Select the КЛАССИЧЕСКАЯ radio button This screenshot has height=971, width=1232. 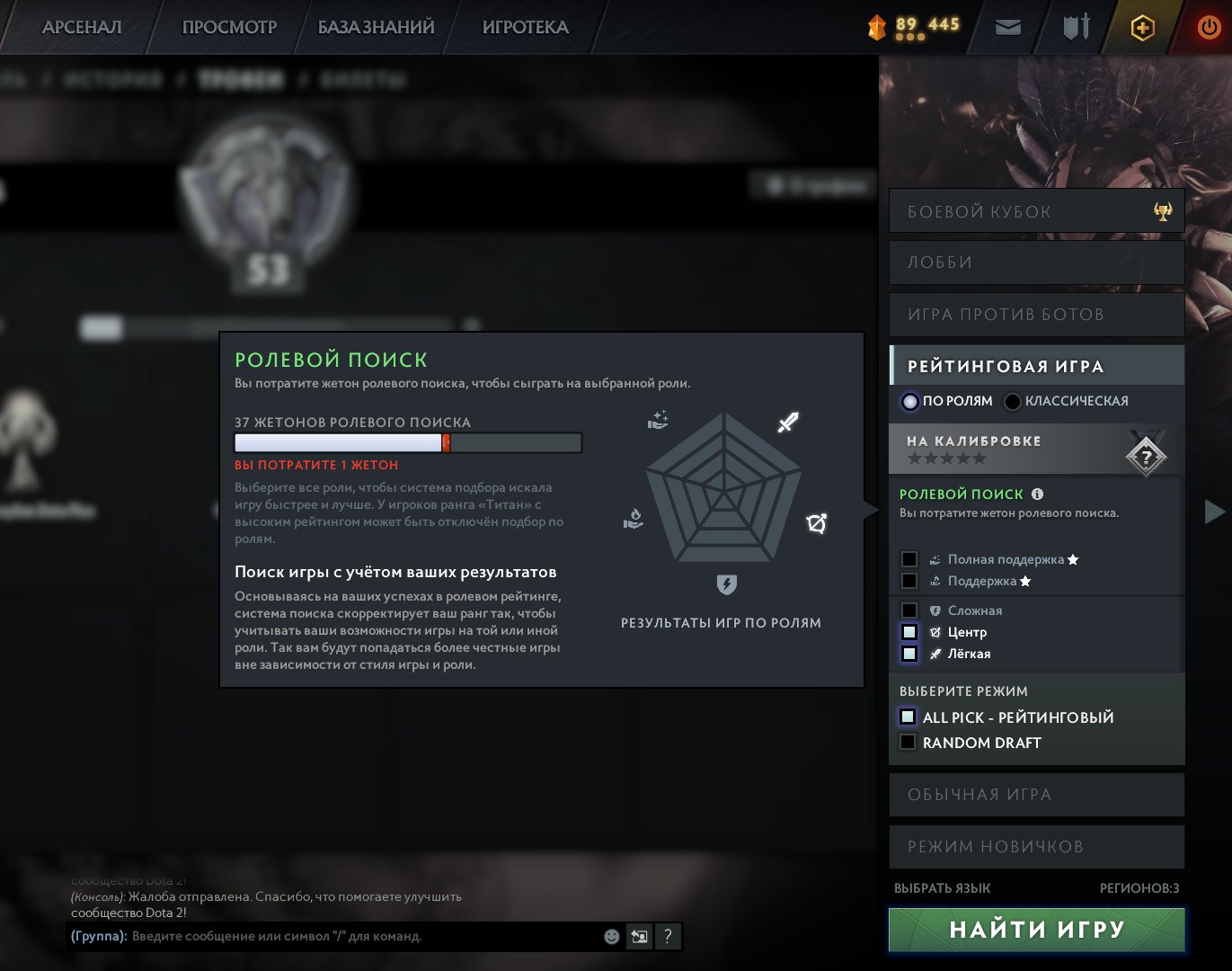1013,401
